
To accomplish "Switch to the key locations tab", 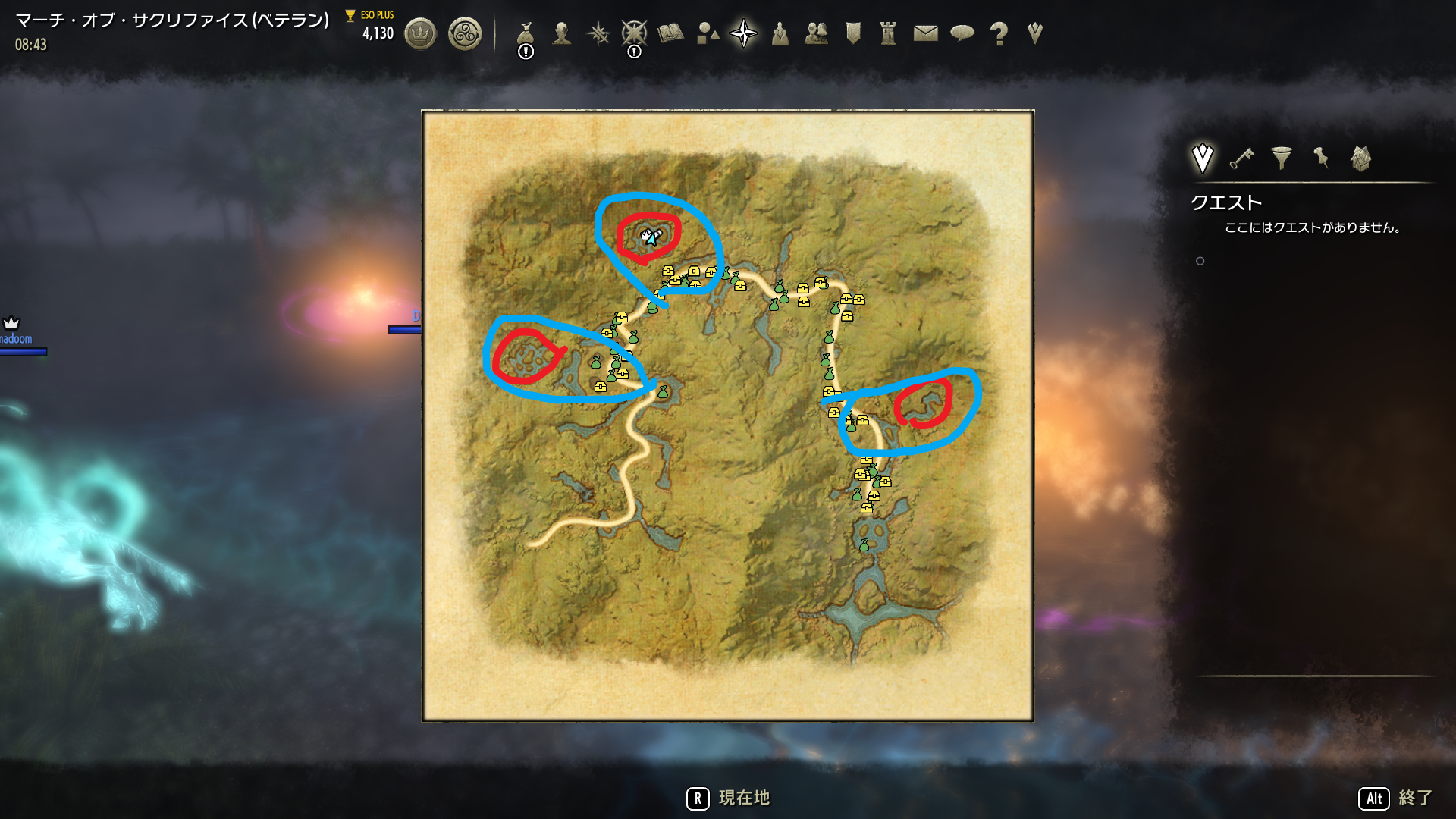I will [1241, 158].
